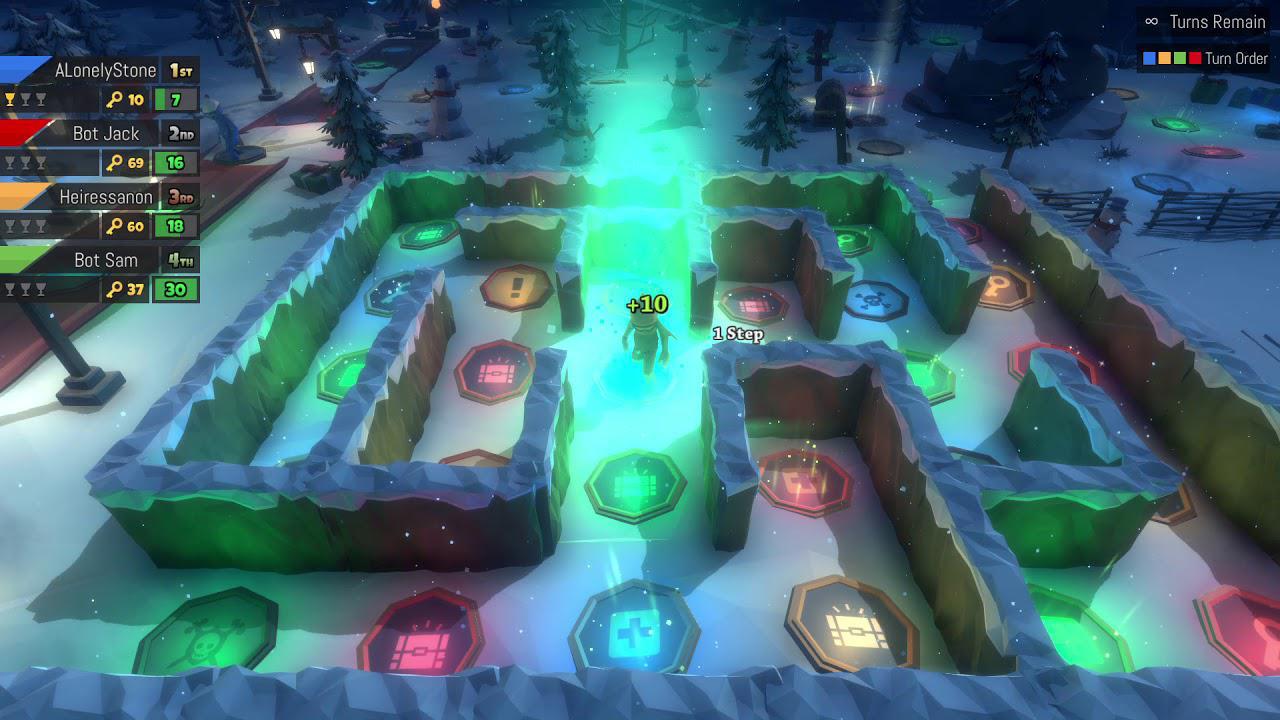1280x720 pixels.
Task: Click Bot Sam's 4th place rank badge
Action: tap(179, 260)
